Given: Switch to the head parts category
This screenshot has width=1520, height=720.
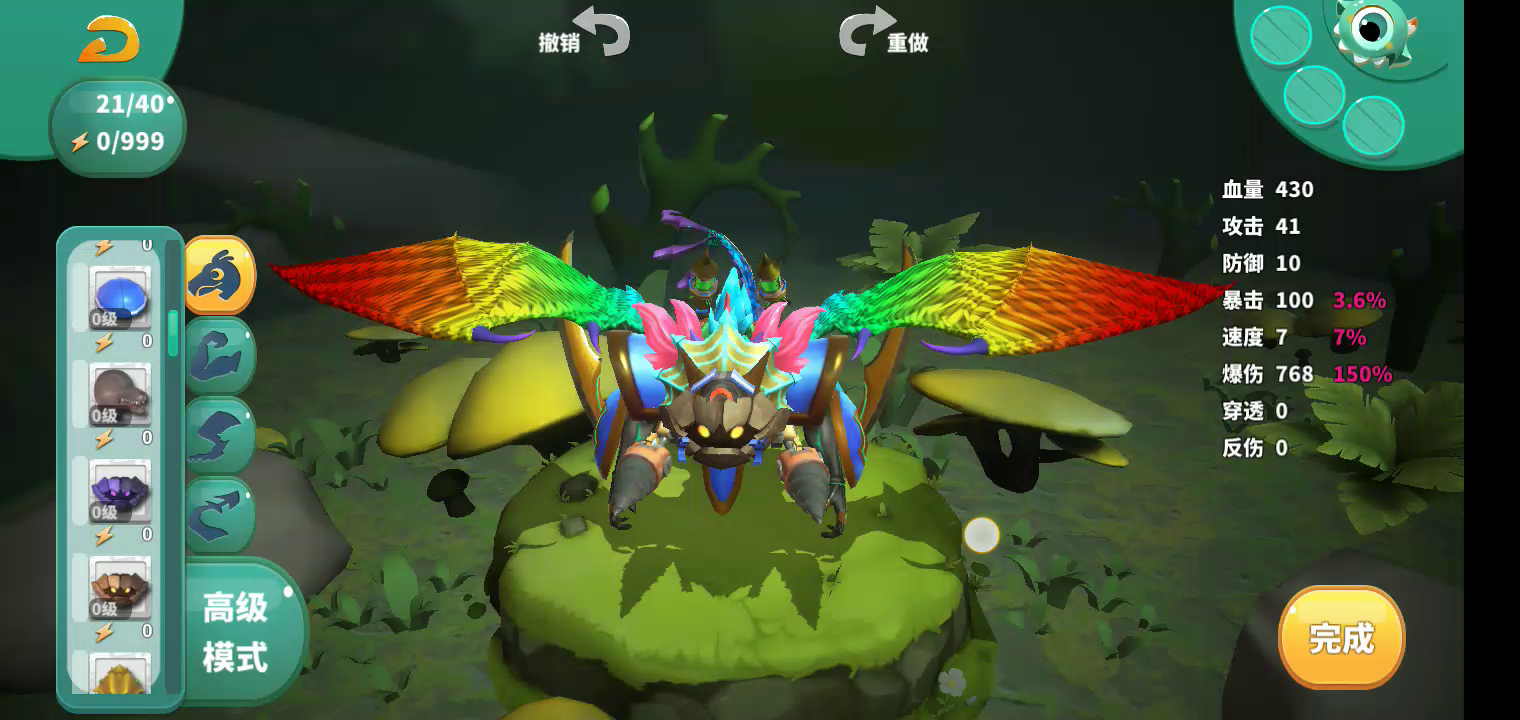Looking at the screenshot, I should pyautogui.click(x=219, y=274).
